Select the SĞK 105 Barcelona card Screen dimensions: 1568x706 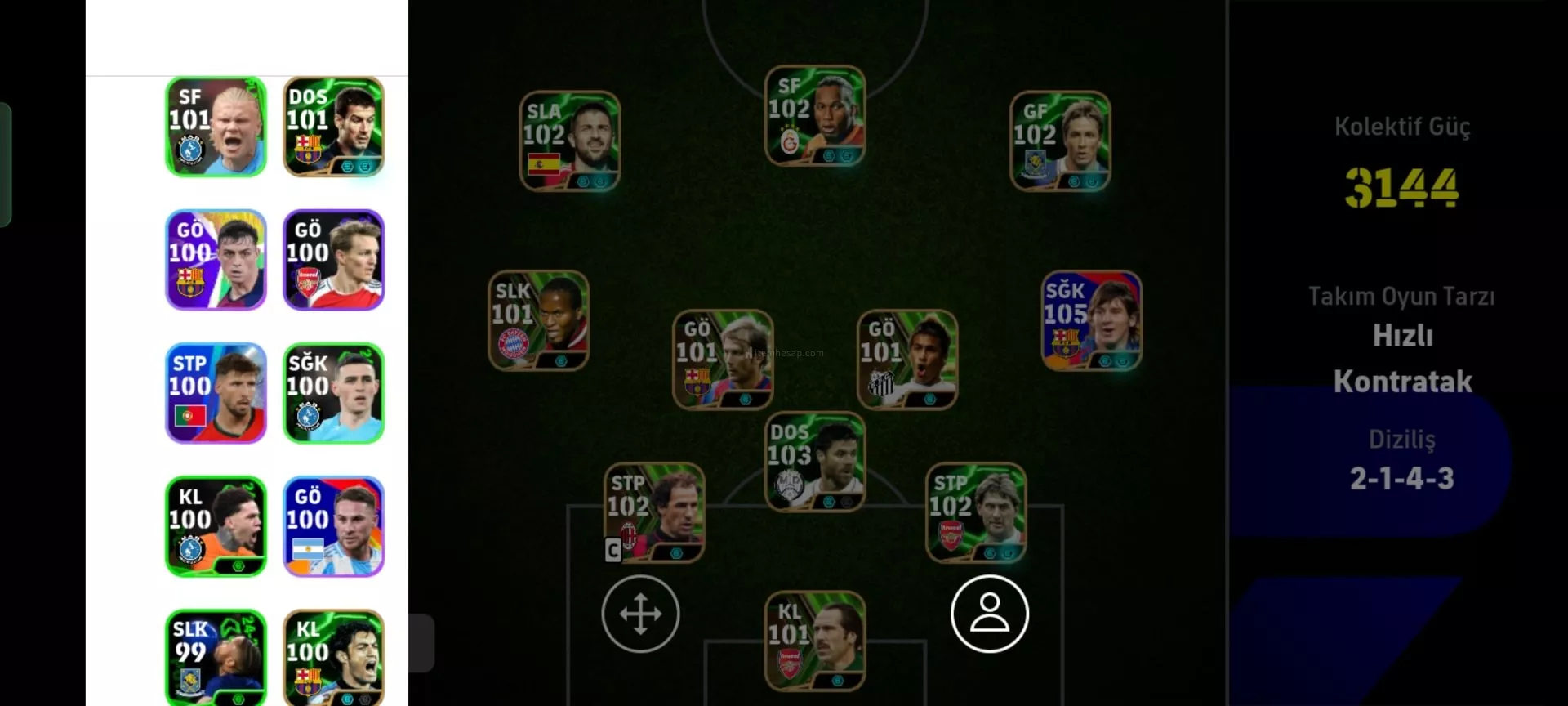pyautogui.click(x=1091, y=320)
